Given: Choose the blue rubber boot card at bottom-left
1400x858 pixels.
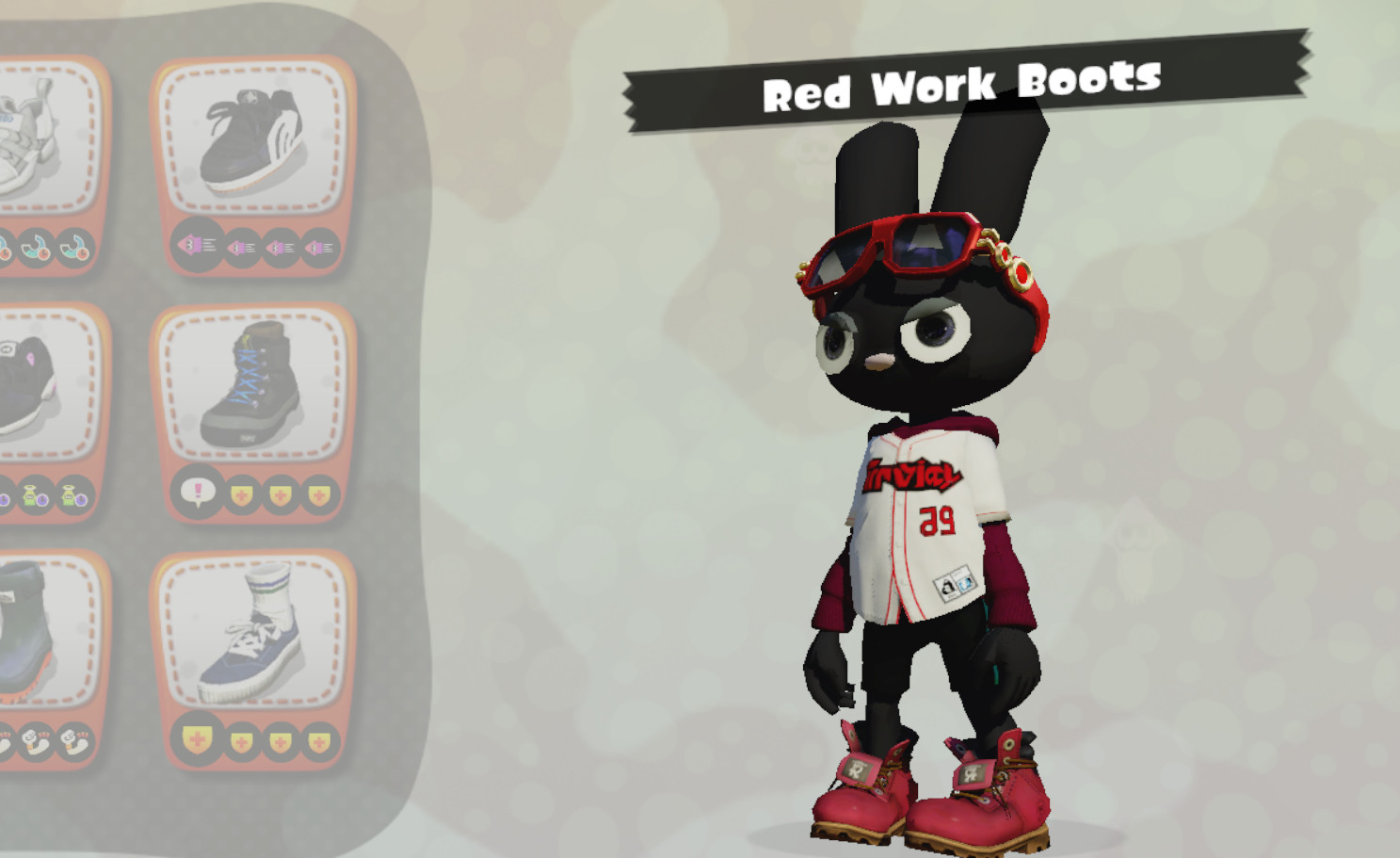Looking at the screenshot, I should [28, 631].
